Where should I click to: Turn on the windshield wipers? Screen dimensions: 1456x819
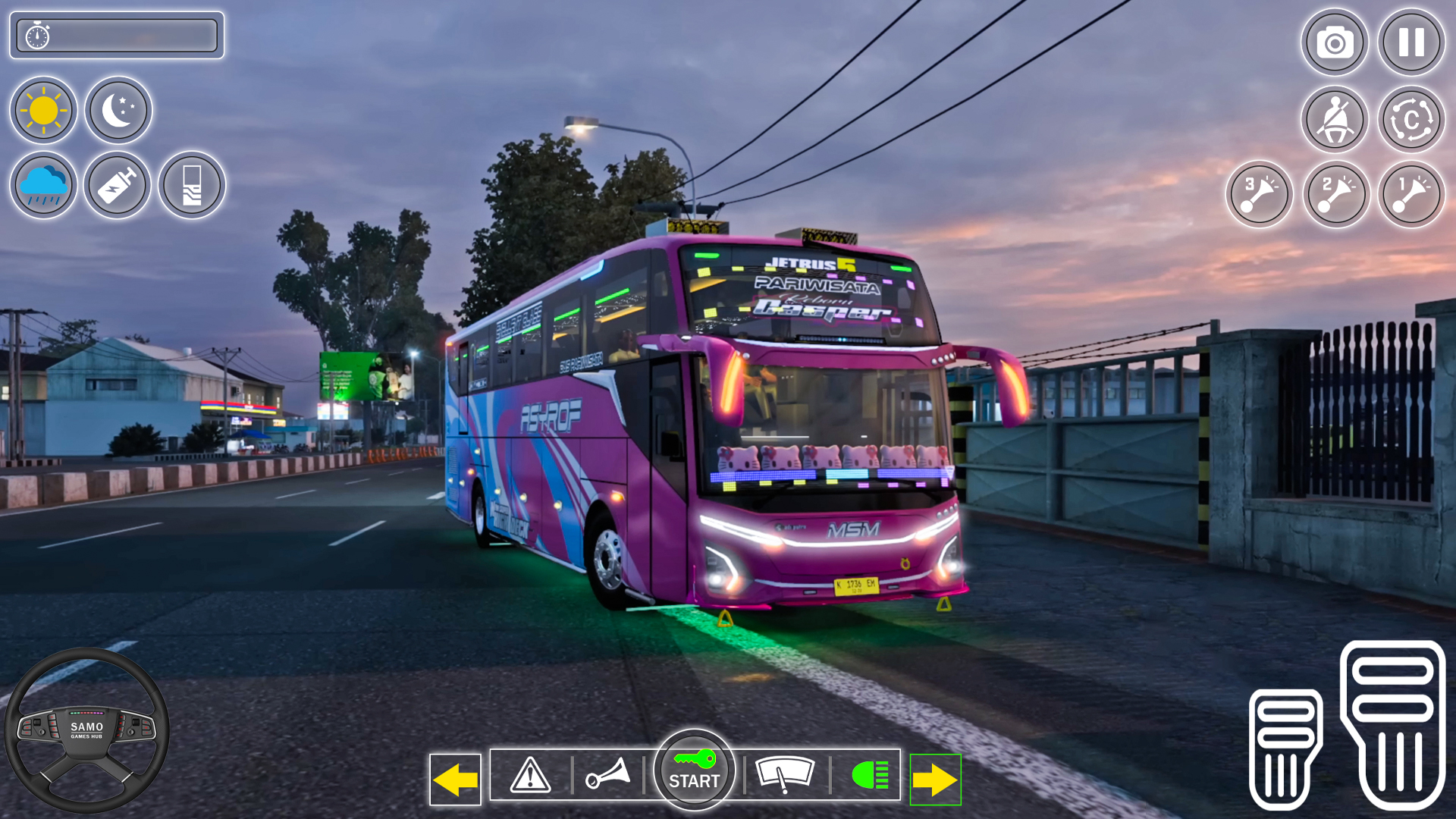tap(785, 775)
